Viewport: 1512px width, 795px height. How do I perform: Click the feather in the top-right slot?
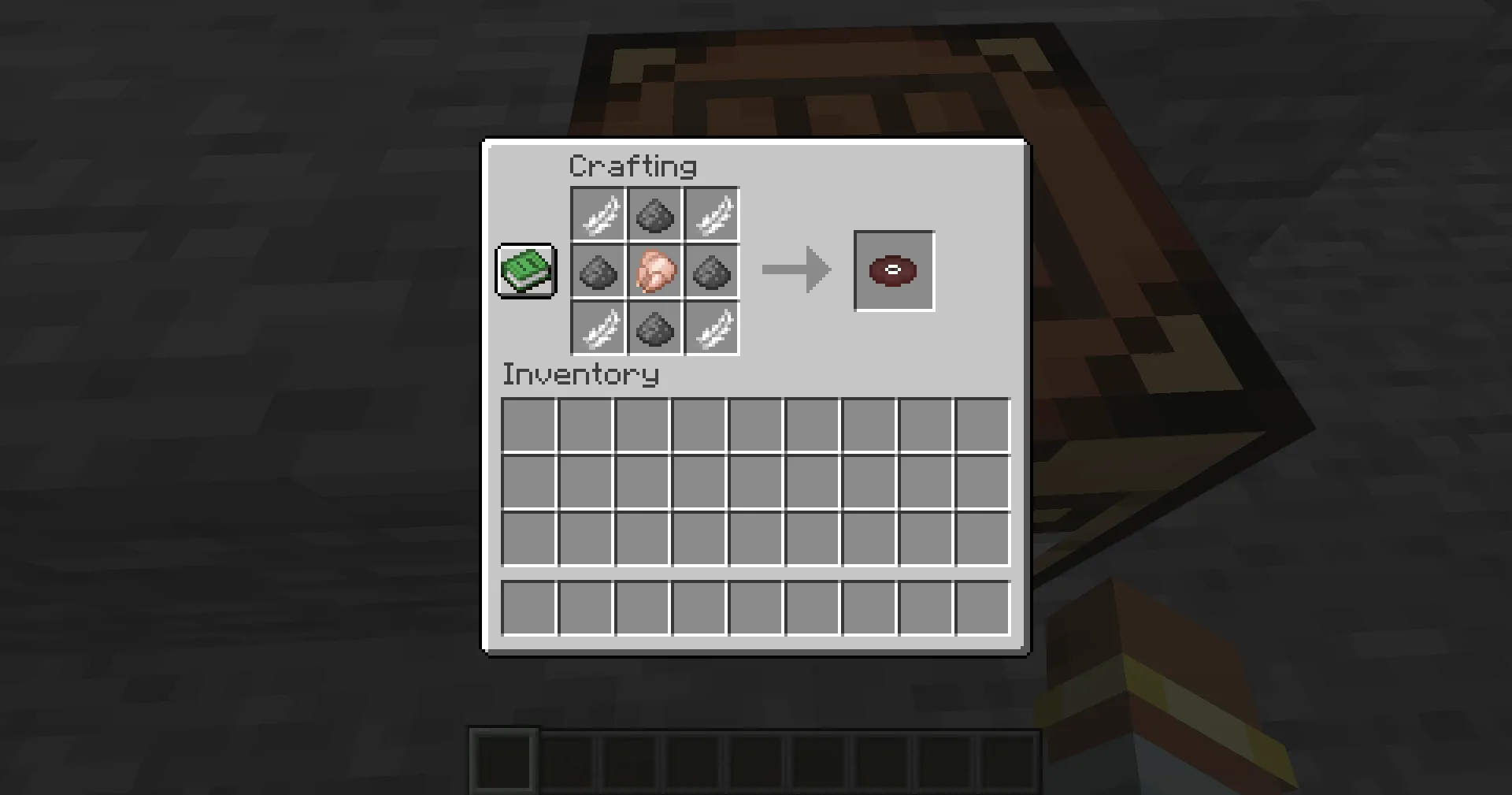711,214
